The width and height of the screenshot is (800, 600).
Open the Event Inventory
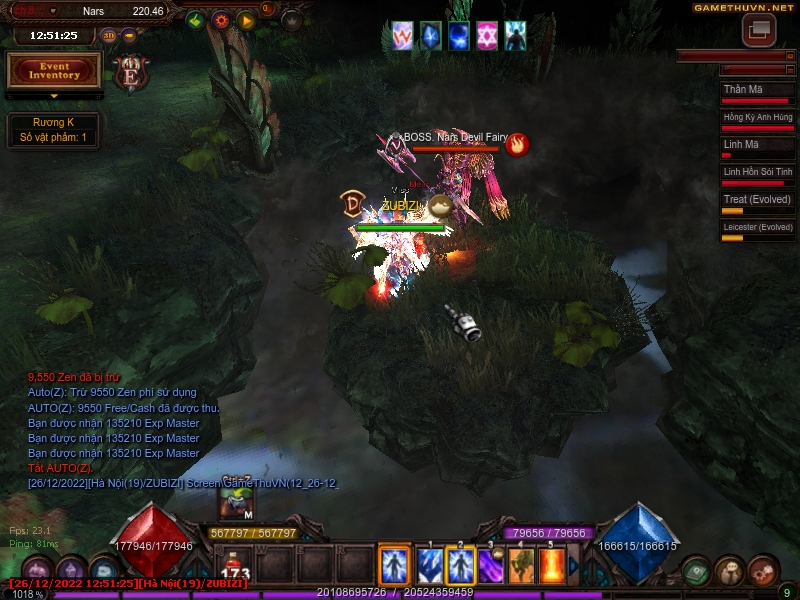(54, 71)
